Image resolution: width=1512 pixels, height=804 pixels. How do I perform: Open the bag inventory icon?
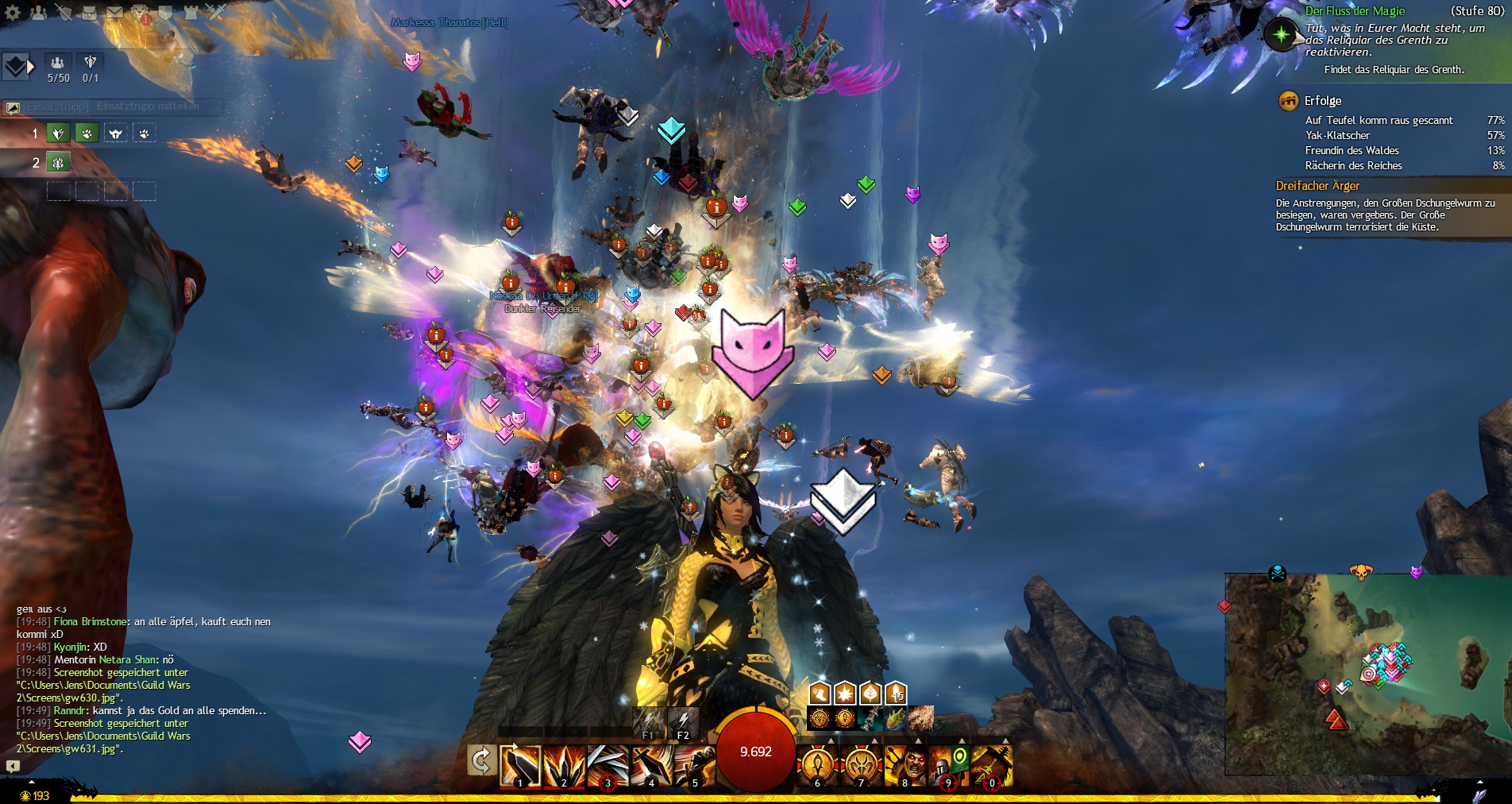89,12
